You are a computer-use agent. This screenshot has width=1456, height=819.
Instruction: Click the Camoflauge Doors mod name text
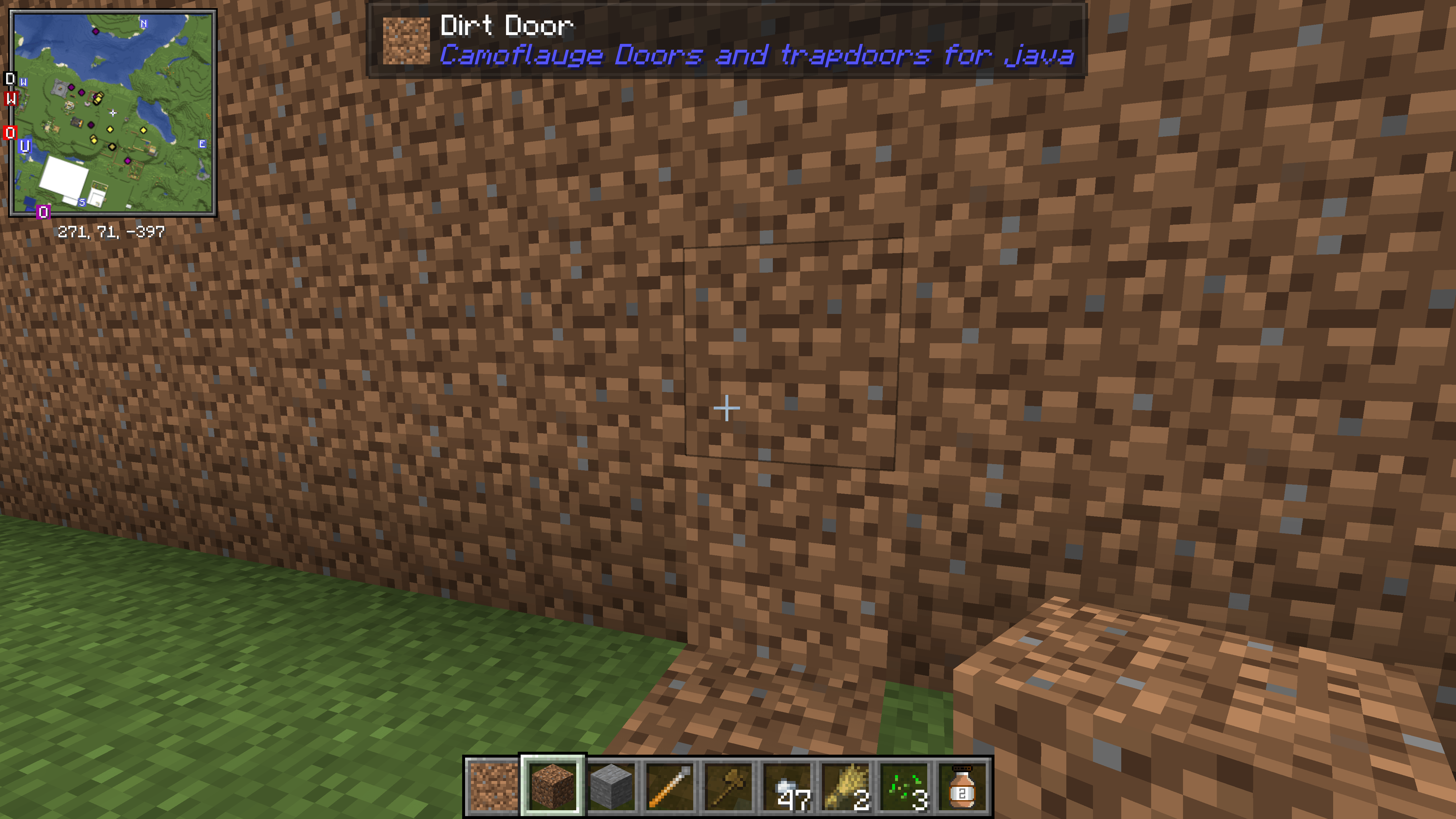[757, 55]
